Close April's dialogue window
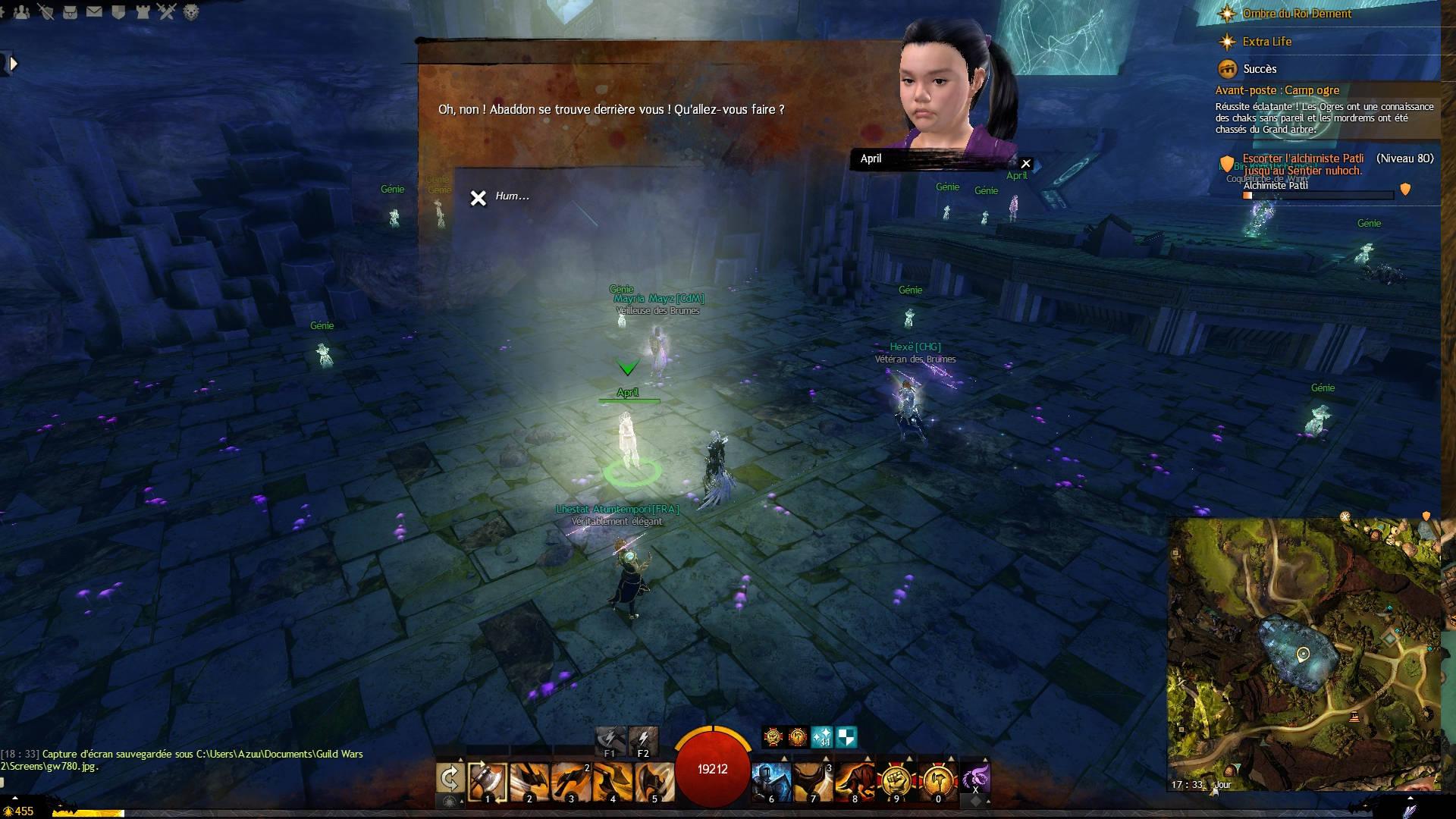This screenshot has height=819, width=1456. point(1026,164)
